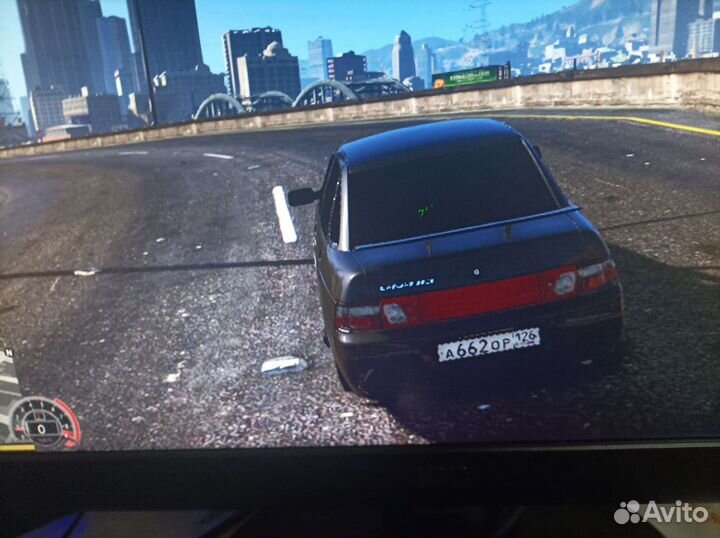Open the Avito watermark logo
The image size is (720, 538).
pyautogui.click(x=661, y=512)
